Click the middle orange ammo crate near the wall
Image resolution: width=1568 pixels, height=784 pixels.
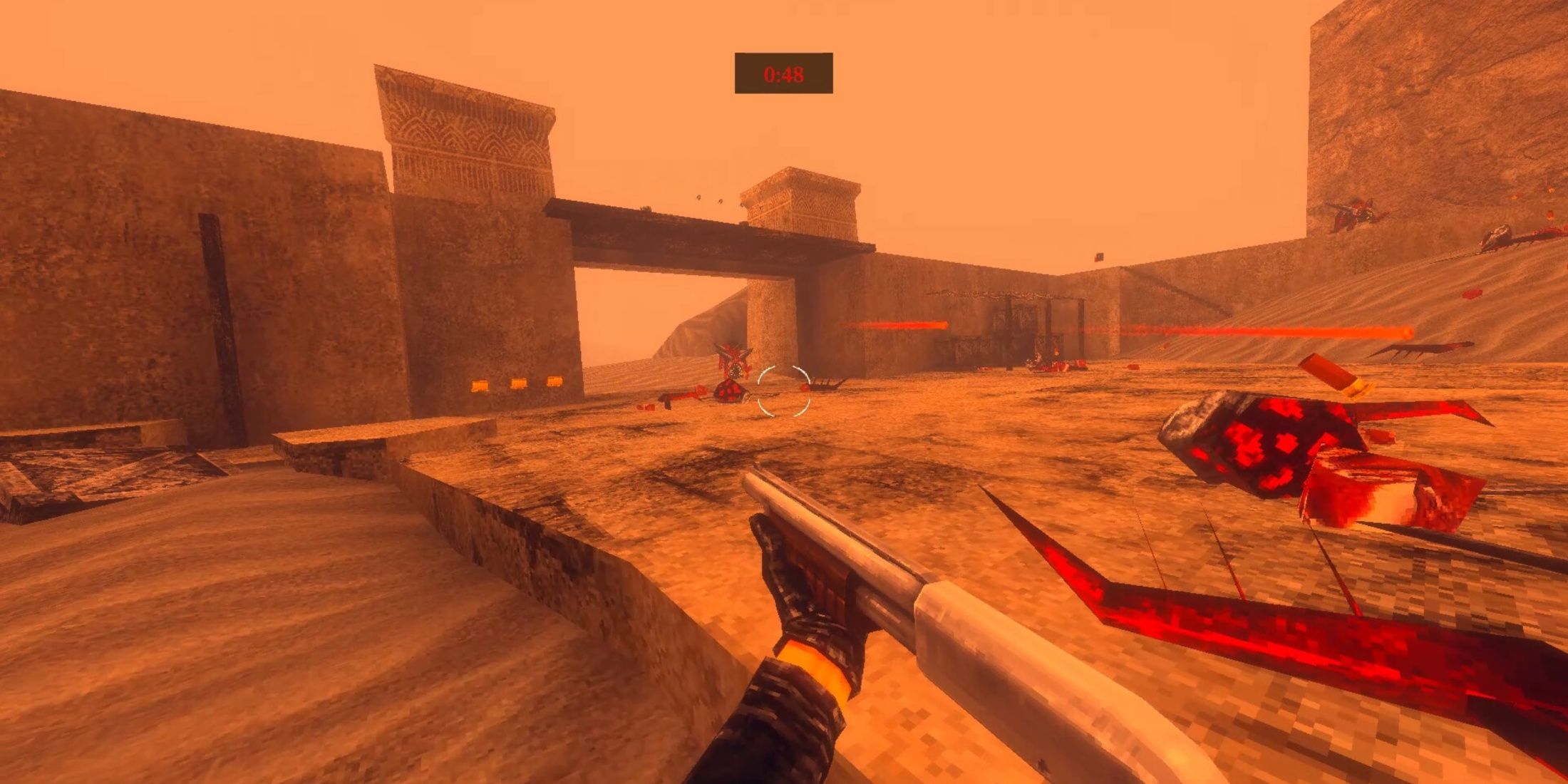[x=518, y=383]
